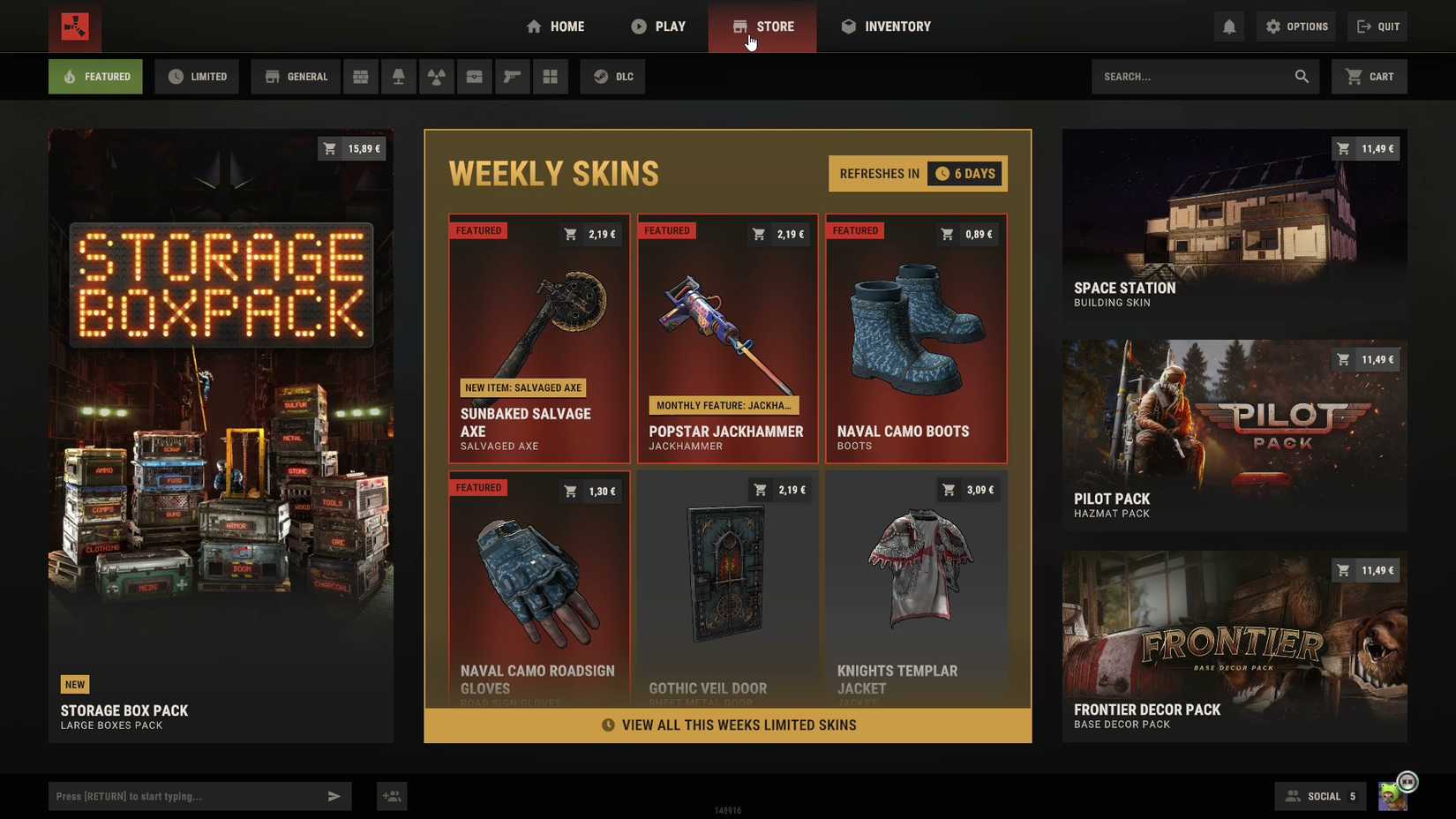Select the storage chest category filter

pos(474,76)
